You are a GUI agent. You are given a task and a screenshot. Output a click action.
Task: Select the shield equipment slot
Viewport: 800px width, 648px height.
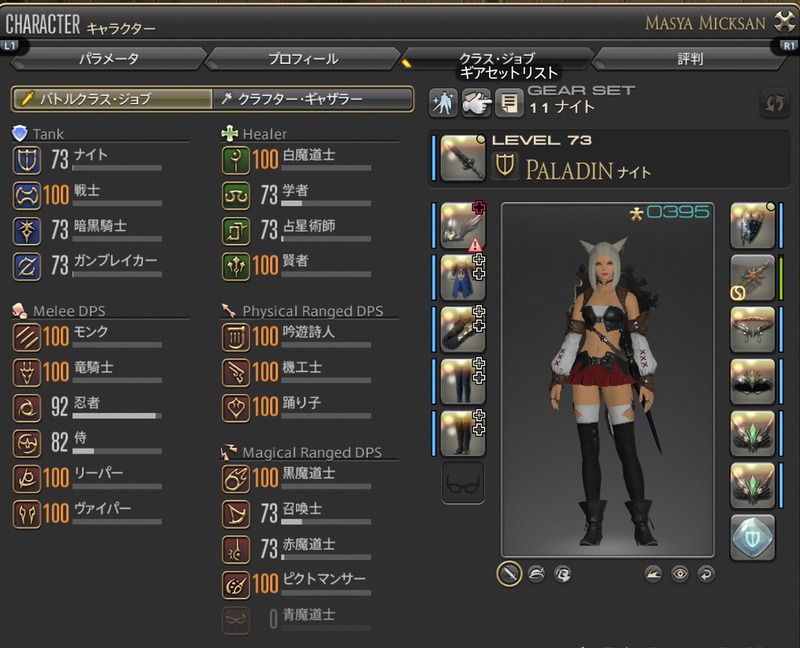click(753, 225)
